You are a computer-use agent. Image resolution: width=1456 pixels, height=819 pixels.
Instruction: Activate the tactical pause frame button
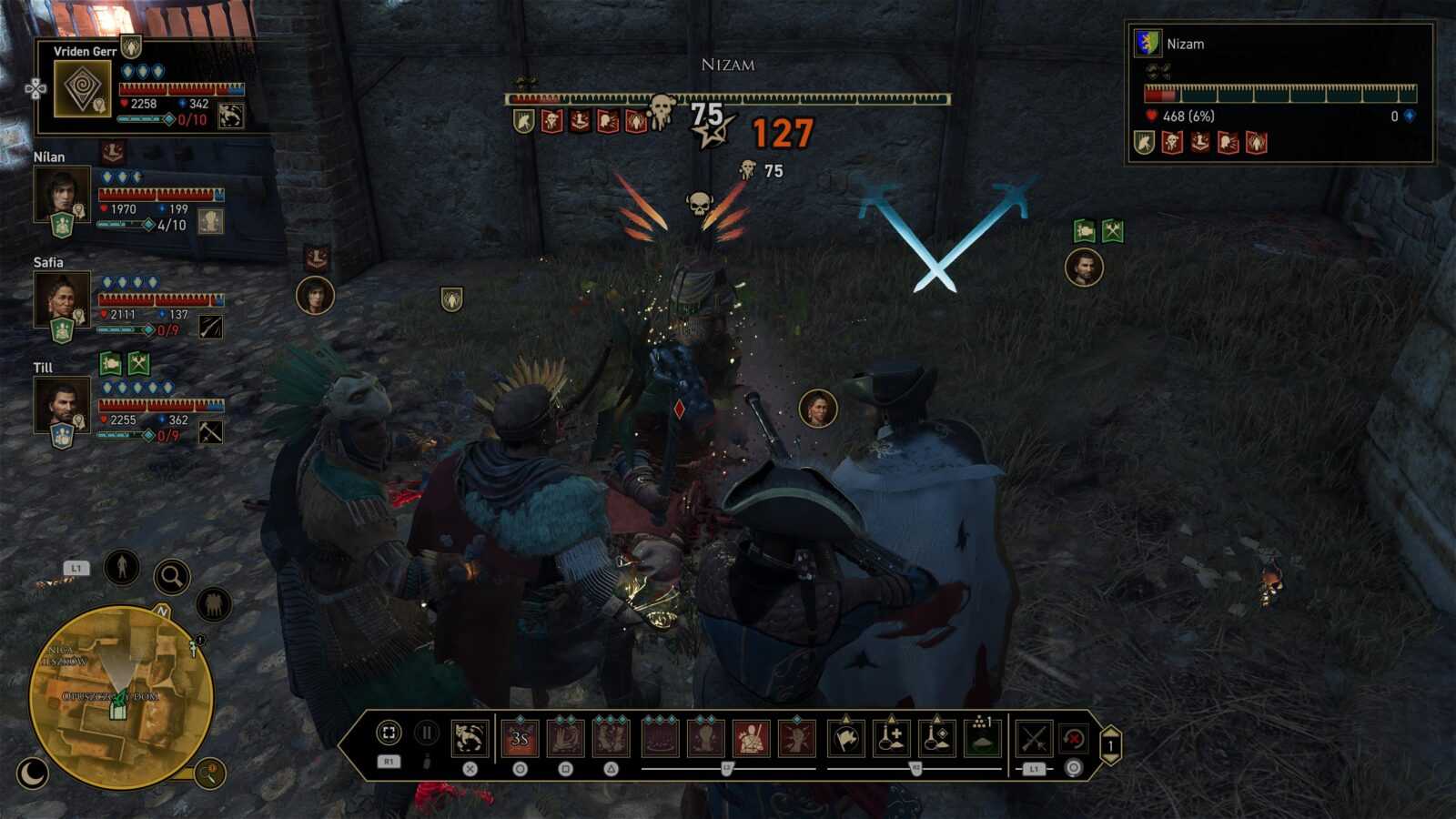pos(389,733)
